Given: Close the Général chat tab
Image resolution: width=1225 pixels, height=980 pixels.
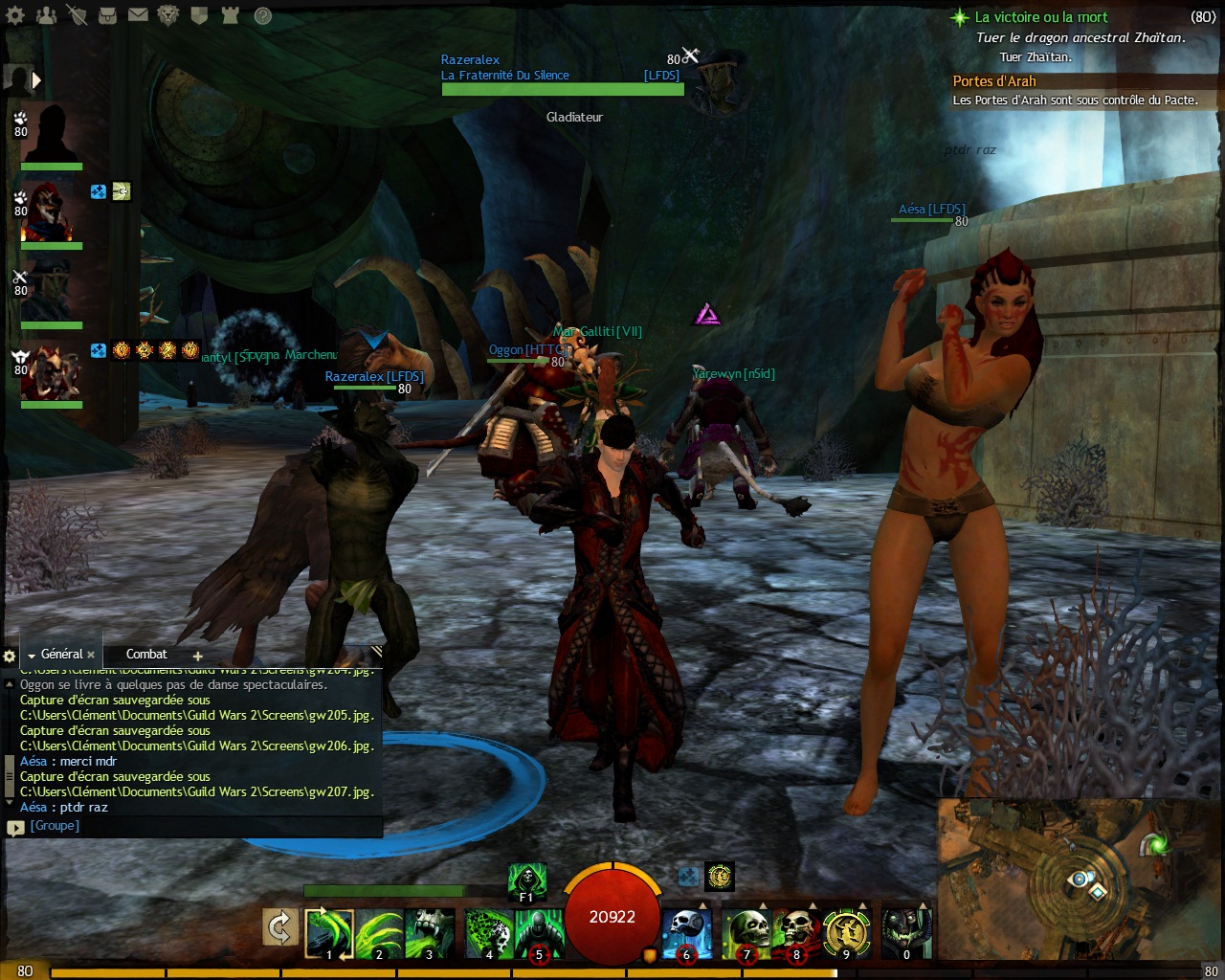Looking at the screenshot, I should (91, 656).
